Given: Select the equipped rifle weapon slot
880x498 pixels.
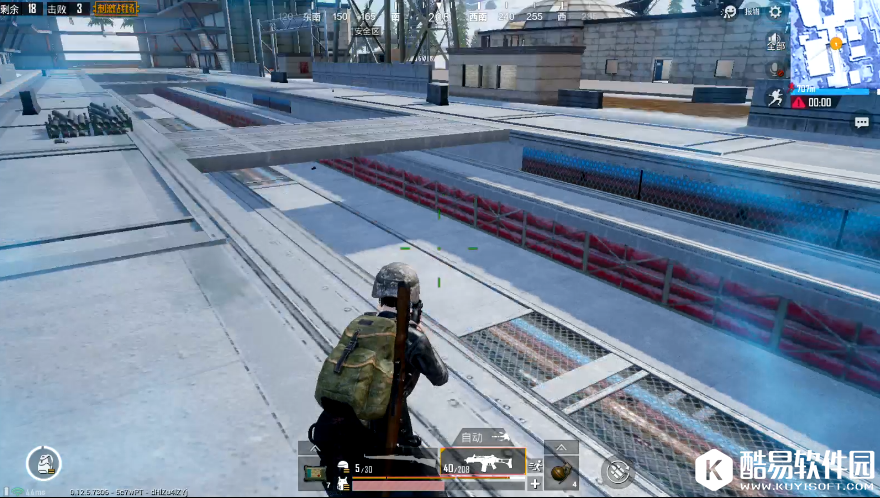Looking at the screenshot, I should (x=483, y=463).
